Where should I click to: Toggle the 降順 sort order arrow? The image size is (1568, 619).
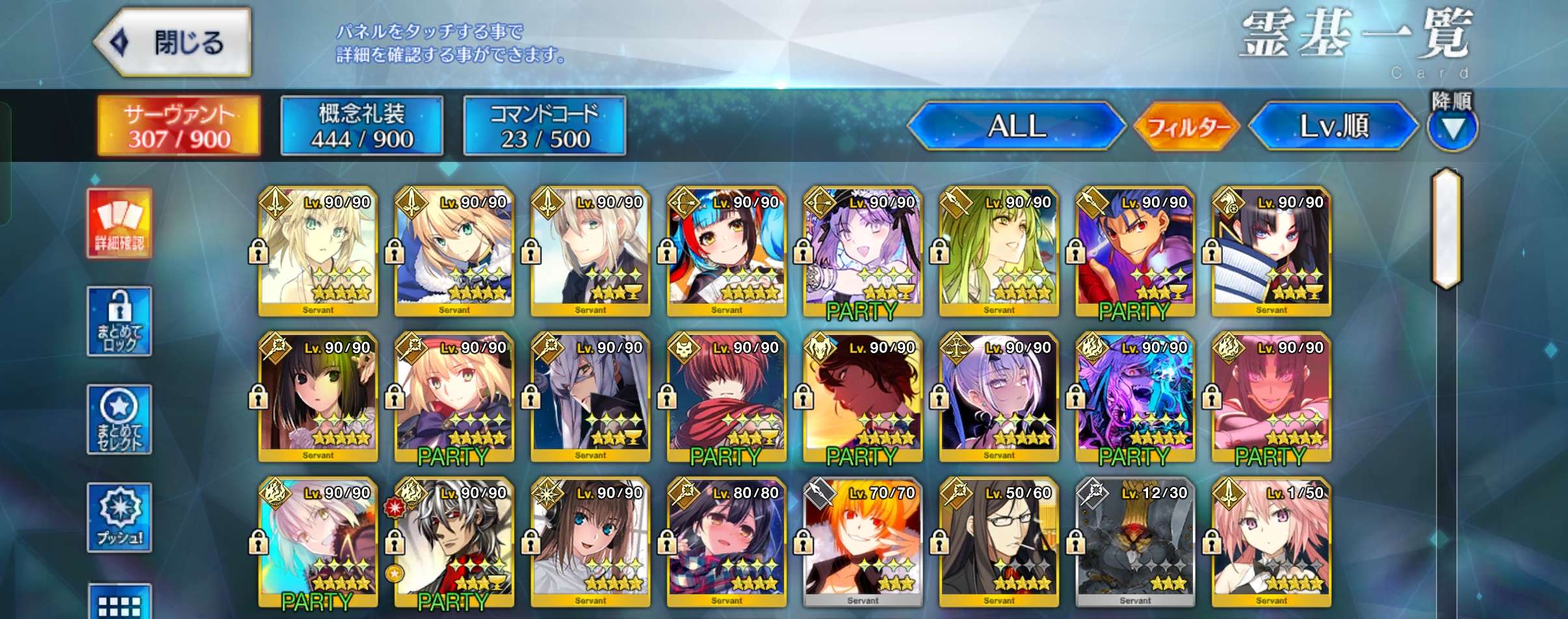[1452, 128]
